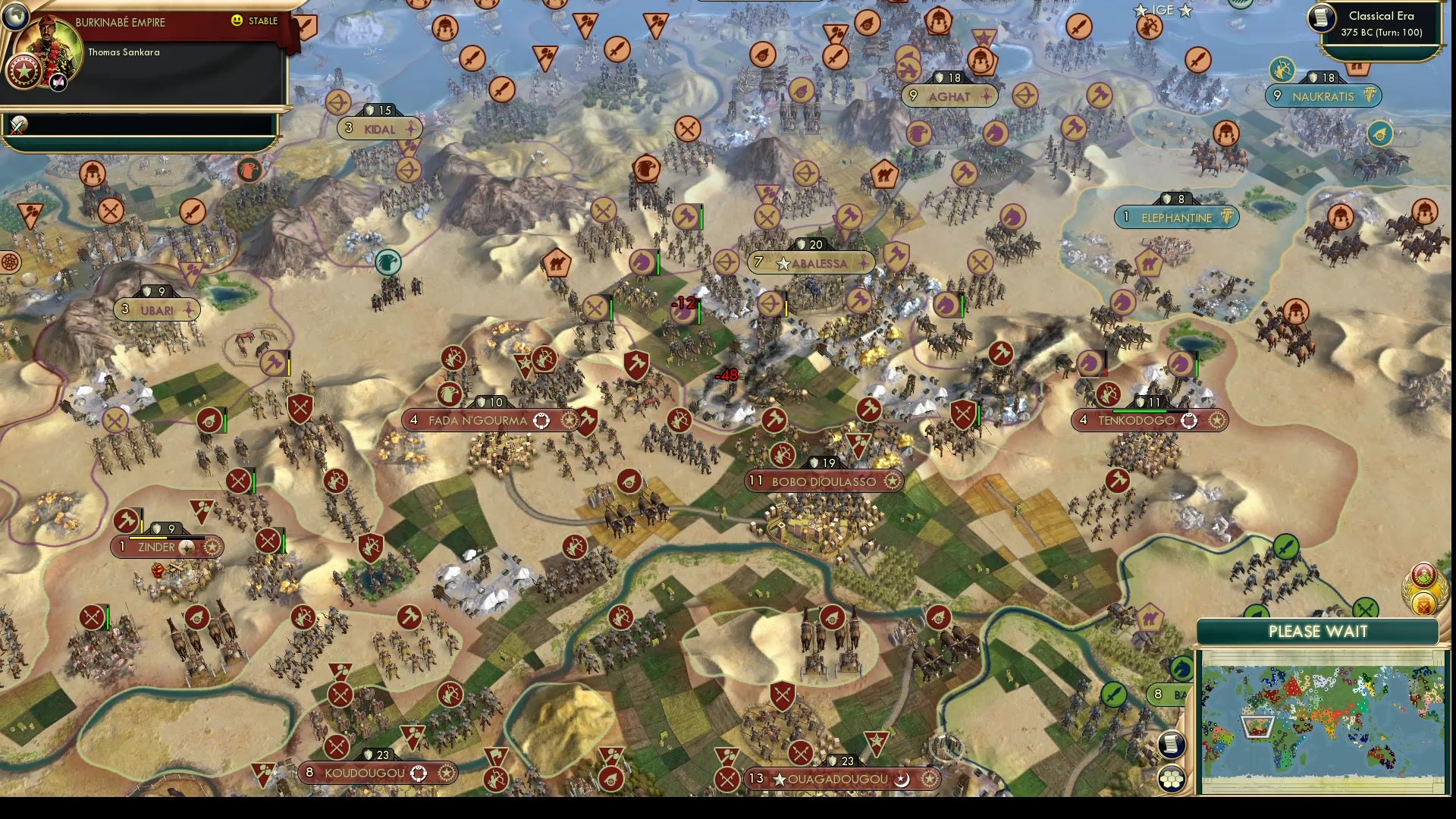Image resolution: width=1456 pixels, height=819 pixels.
Task: Select the NAUKRATIS city-state banner
Action: [x=1323, y=96]
